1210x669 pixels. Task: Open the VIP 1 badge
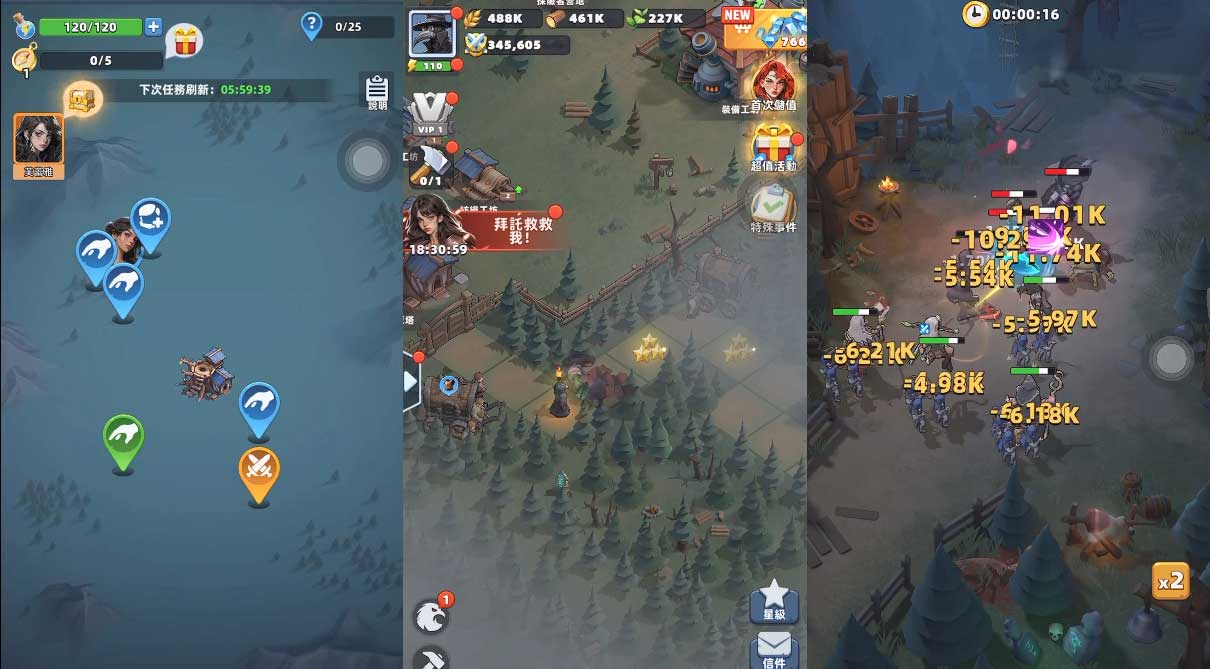(x=432, y=114)
